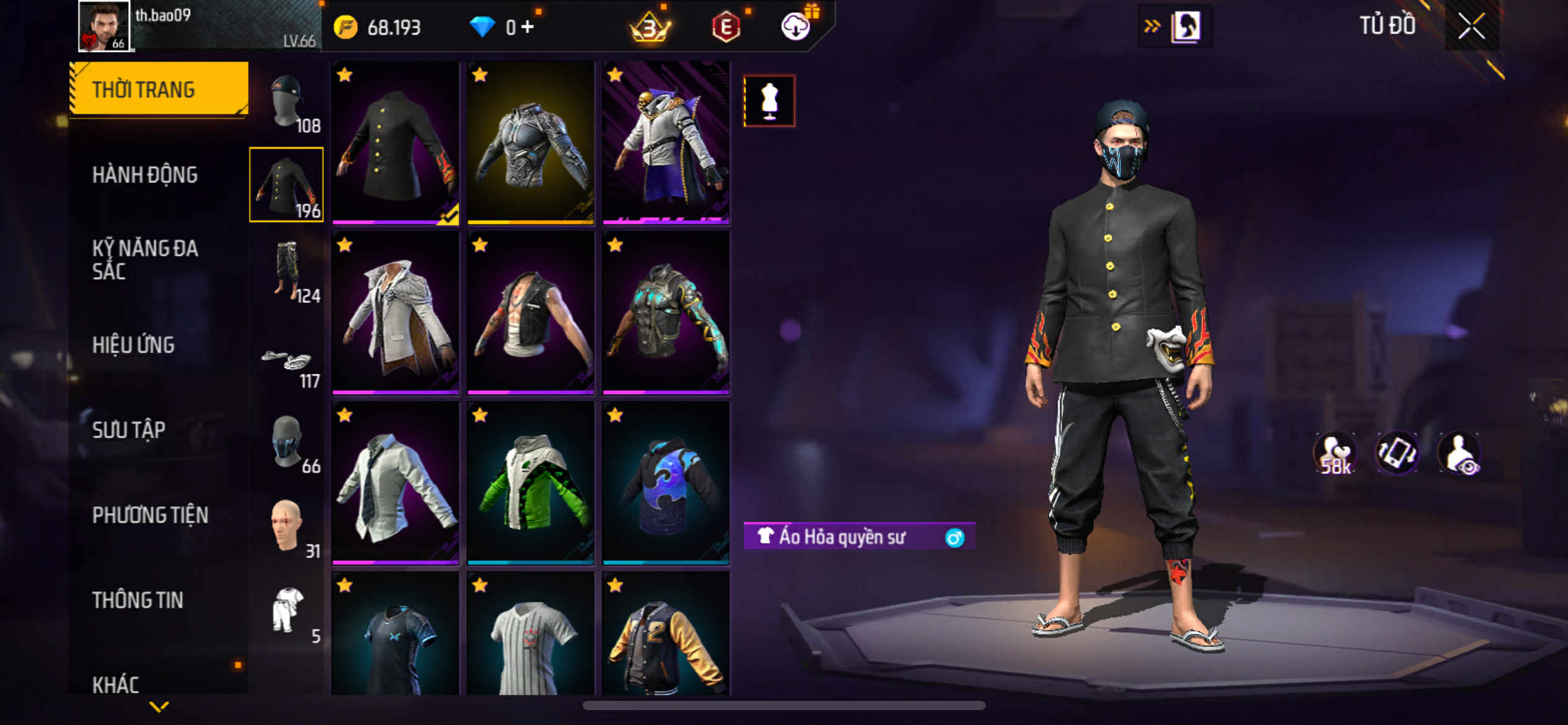Open the sandals footwear category
The image size is (1568, 725).
pyautogui.click(x=287, y=362)
